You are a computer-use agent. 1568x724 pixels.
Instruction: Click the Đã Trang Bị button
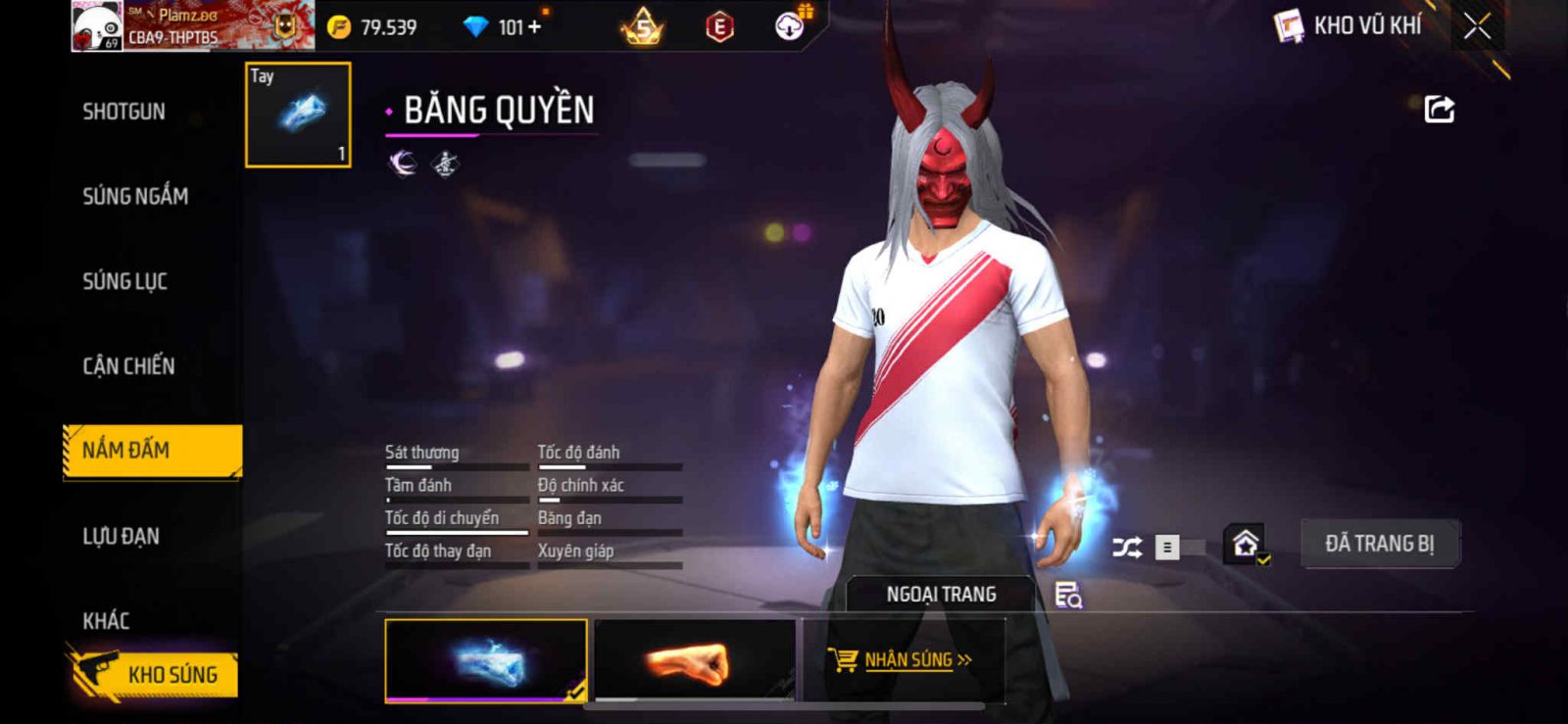tap(1379, 544)
